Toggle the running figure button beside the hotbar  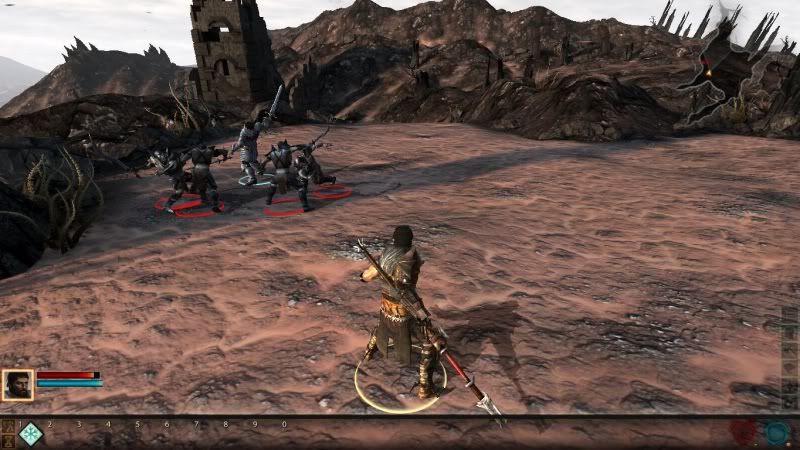[x=8, y=427]
